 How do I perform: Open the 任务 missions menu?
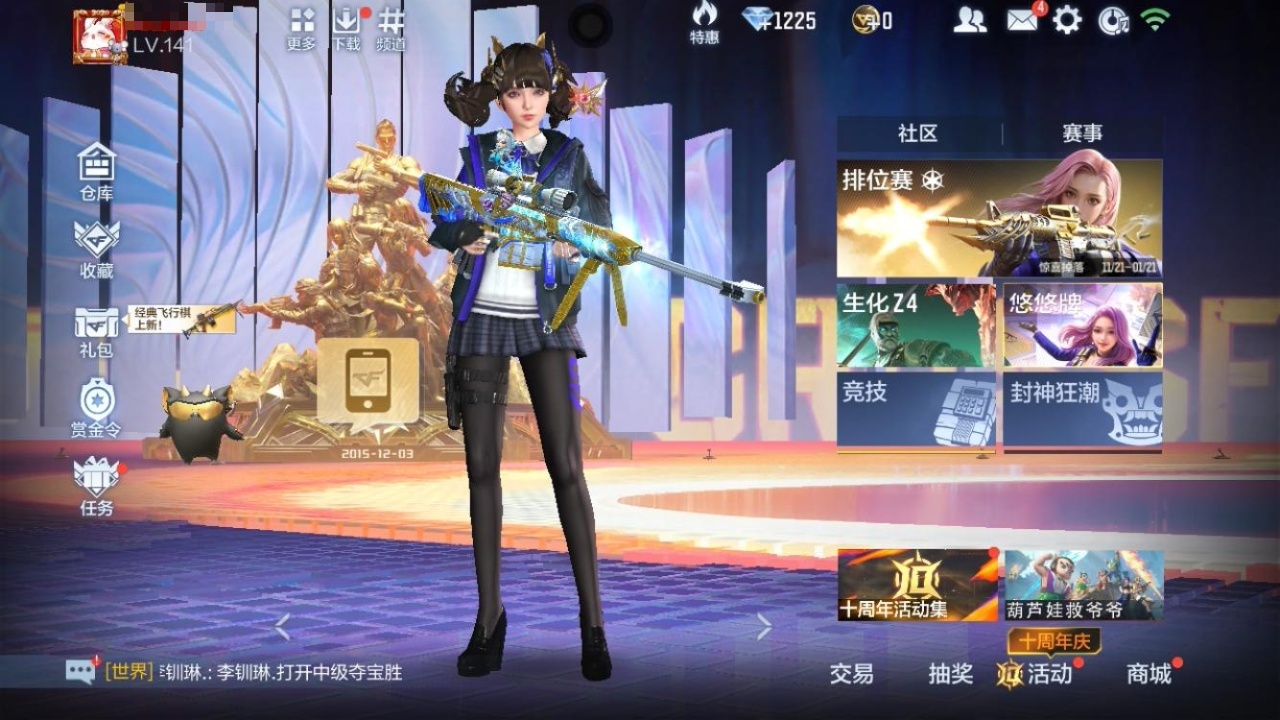97,486
